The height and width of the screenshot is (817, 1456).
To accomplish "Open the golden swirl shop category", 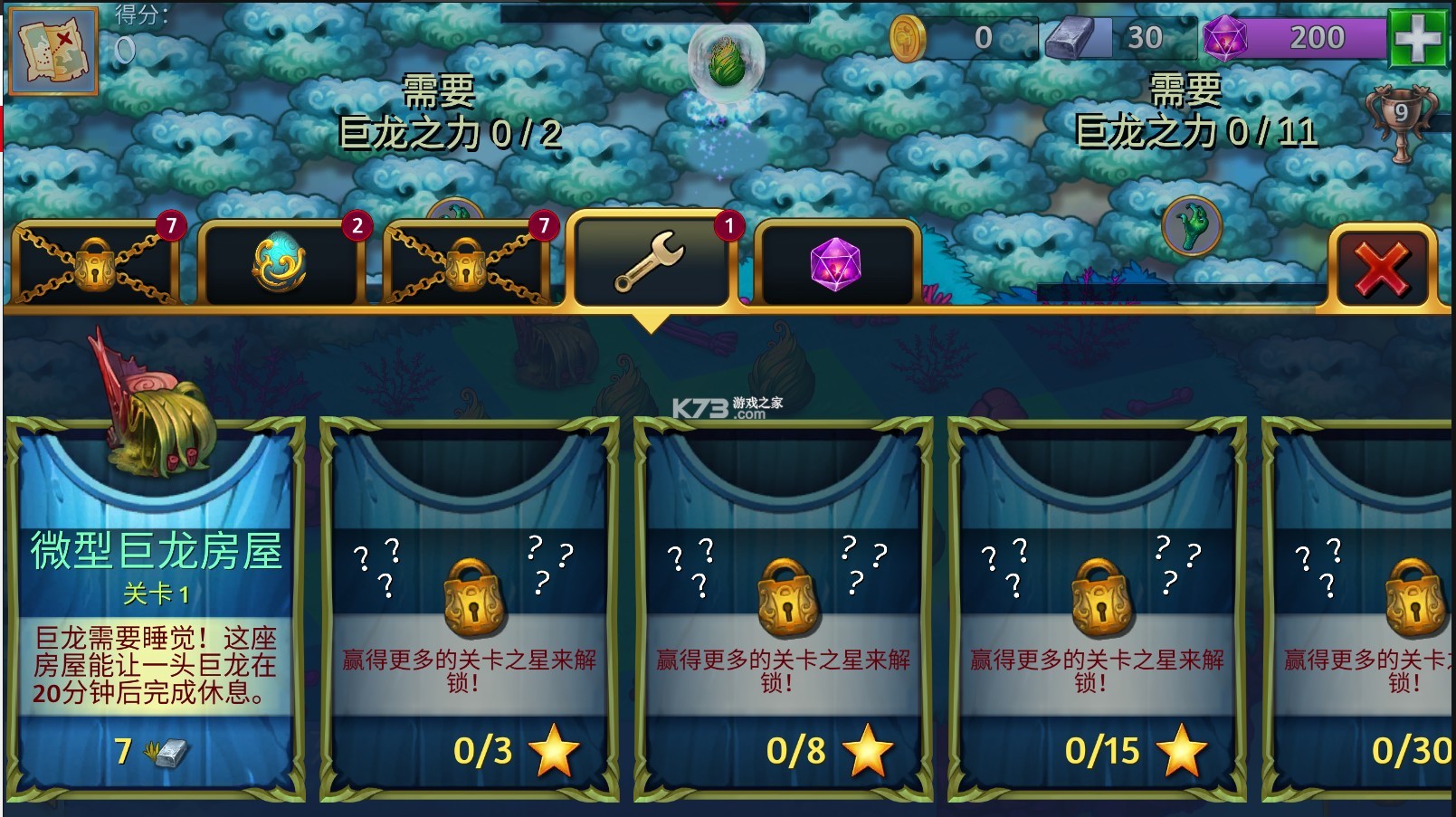I will click(x=283, y=262).
